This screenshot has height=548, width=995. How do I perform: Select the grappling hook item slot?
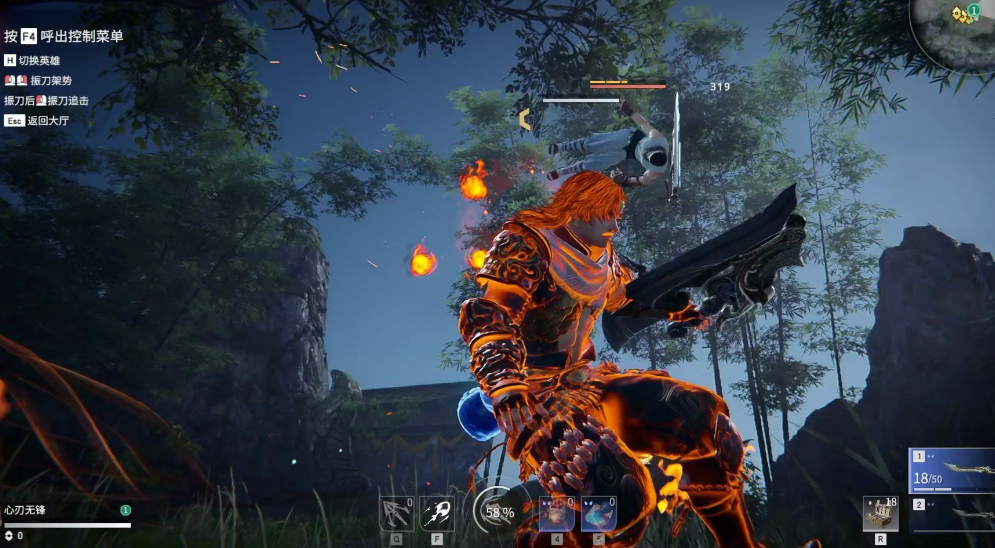coord(396,513)
